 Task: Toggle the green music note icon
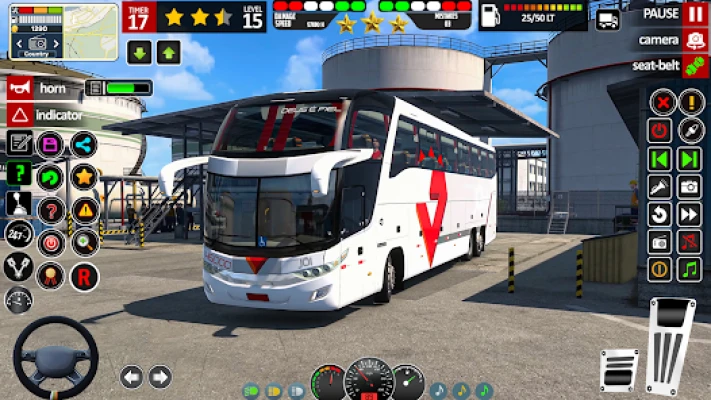(689, 269)
